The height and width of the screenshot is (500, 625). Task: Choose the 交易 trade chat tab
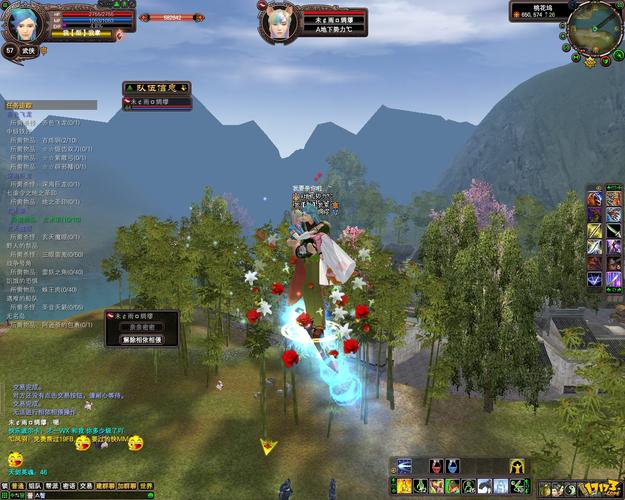[87, 486]
